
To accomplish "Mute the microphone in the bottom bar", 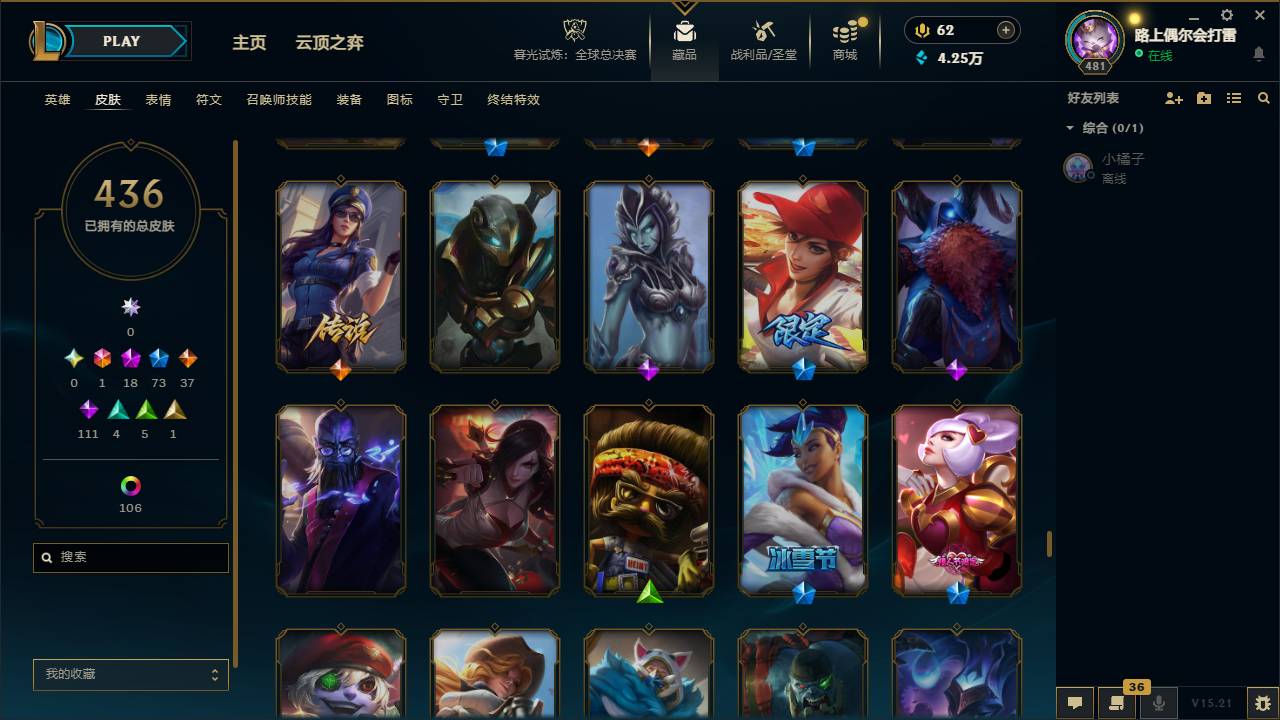I will [x=1158, y=703].
